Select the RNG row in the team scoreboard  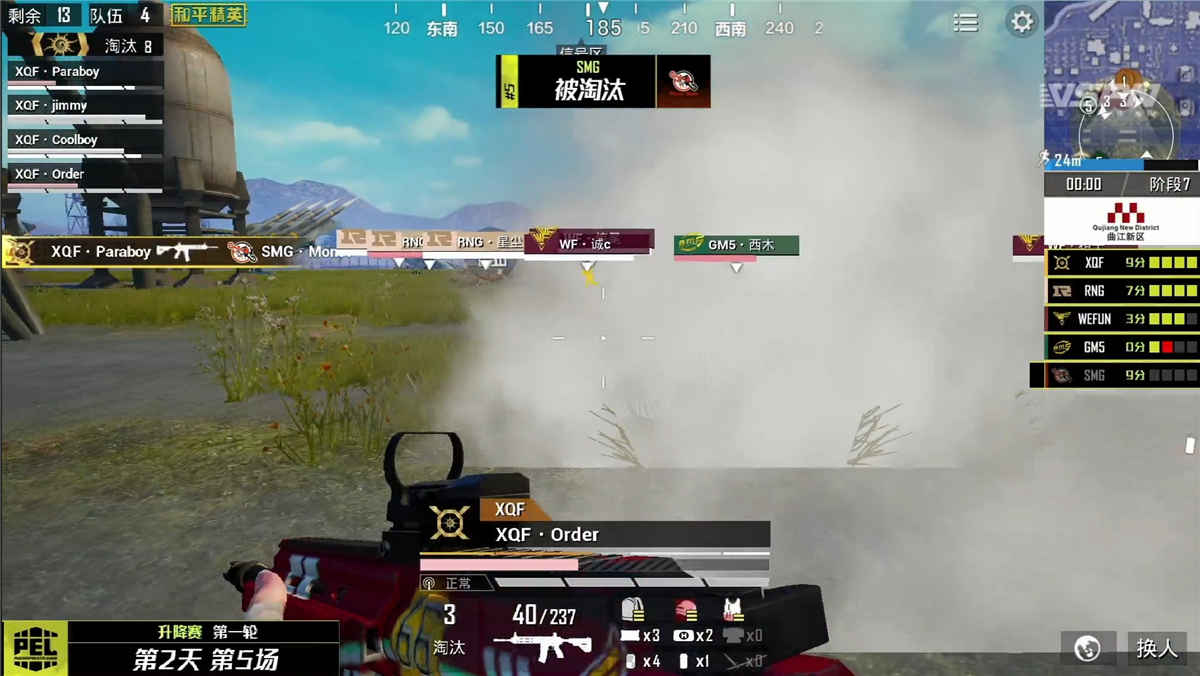pos(1122,291)
